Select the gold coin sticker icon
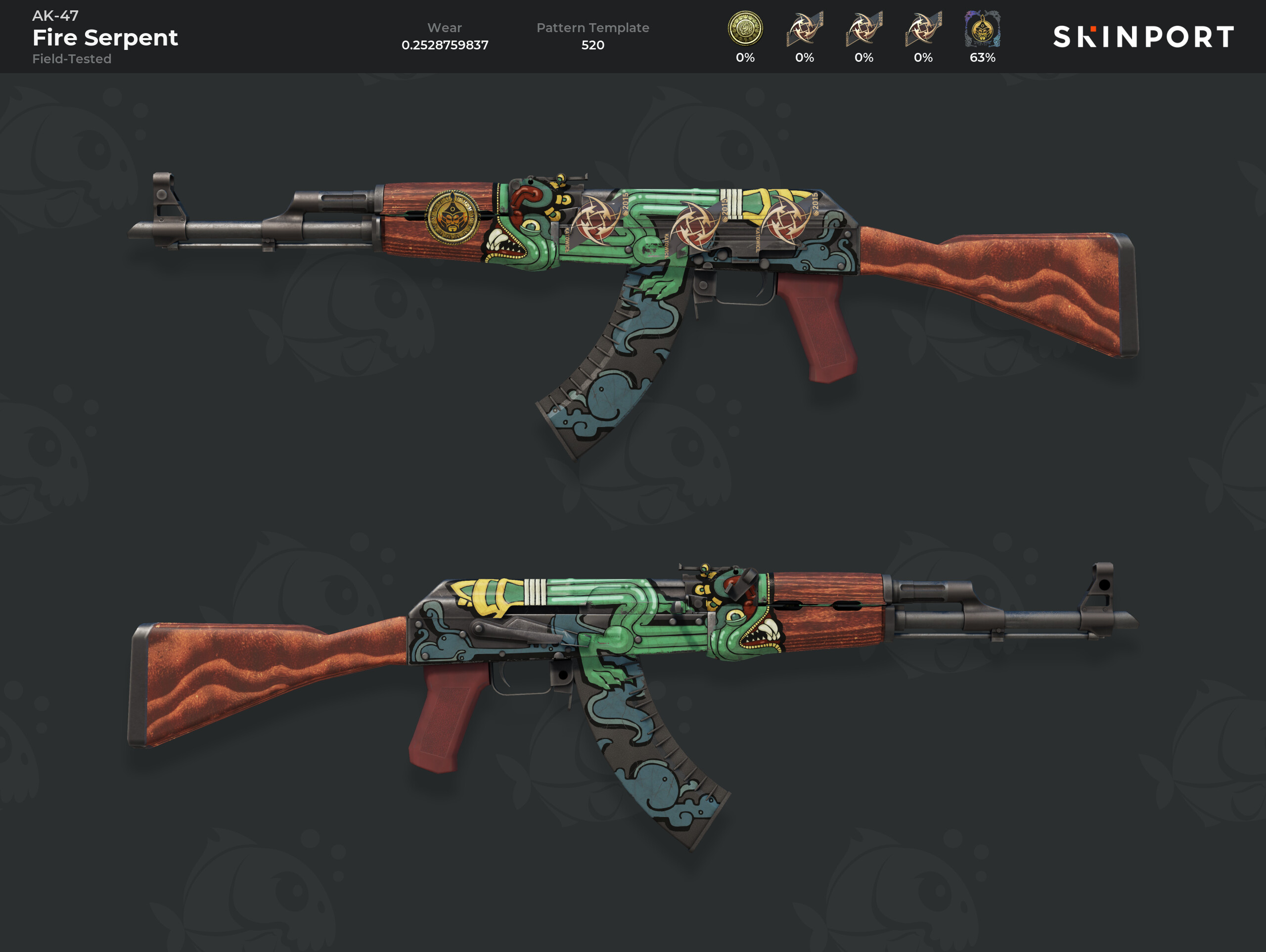The height and width of the screenshot is (952, 1266). (x=745, y=29)
